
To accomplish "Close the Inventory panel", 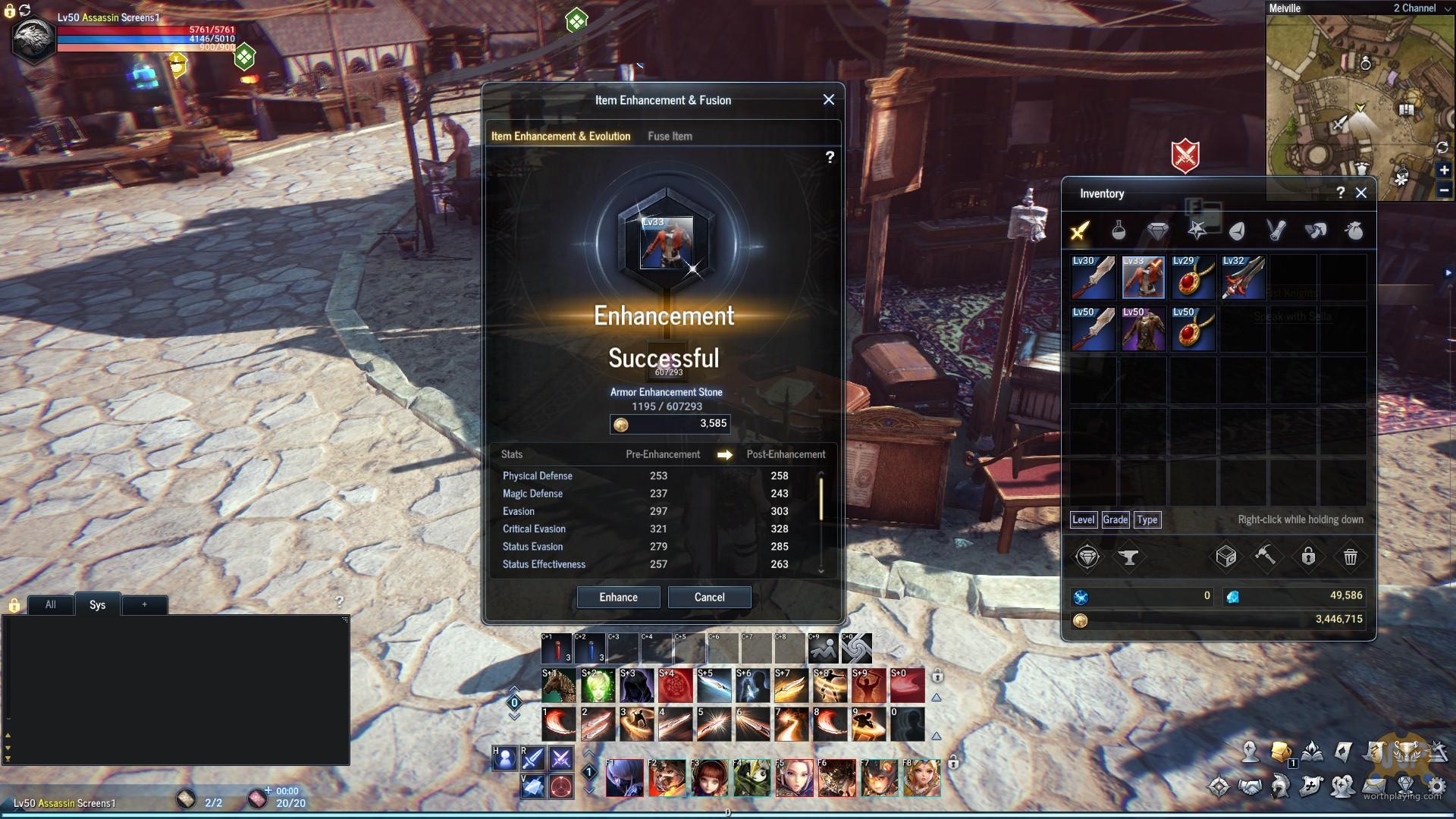I will click(x=1361, y=193).
